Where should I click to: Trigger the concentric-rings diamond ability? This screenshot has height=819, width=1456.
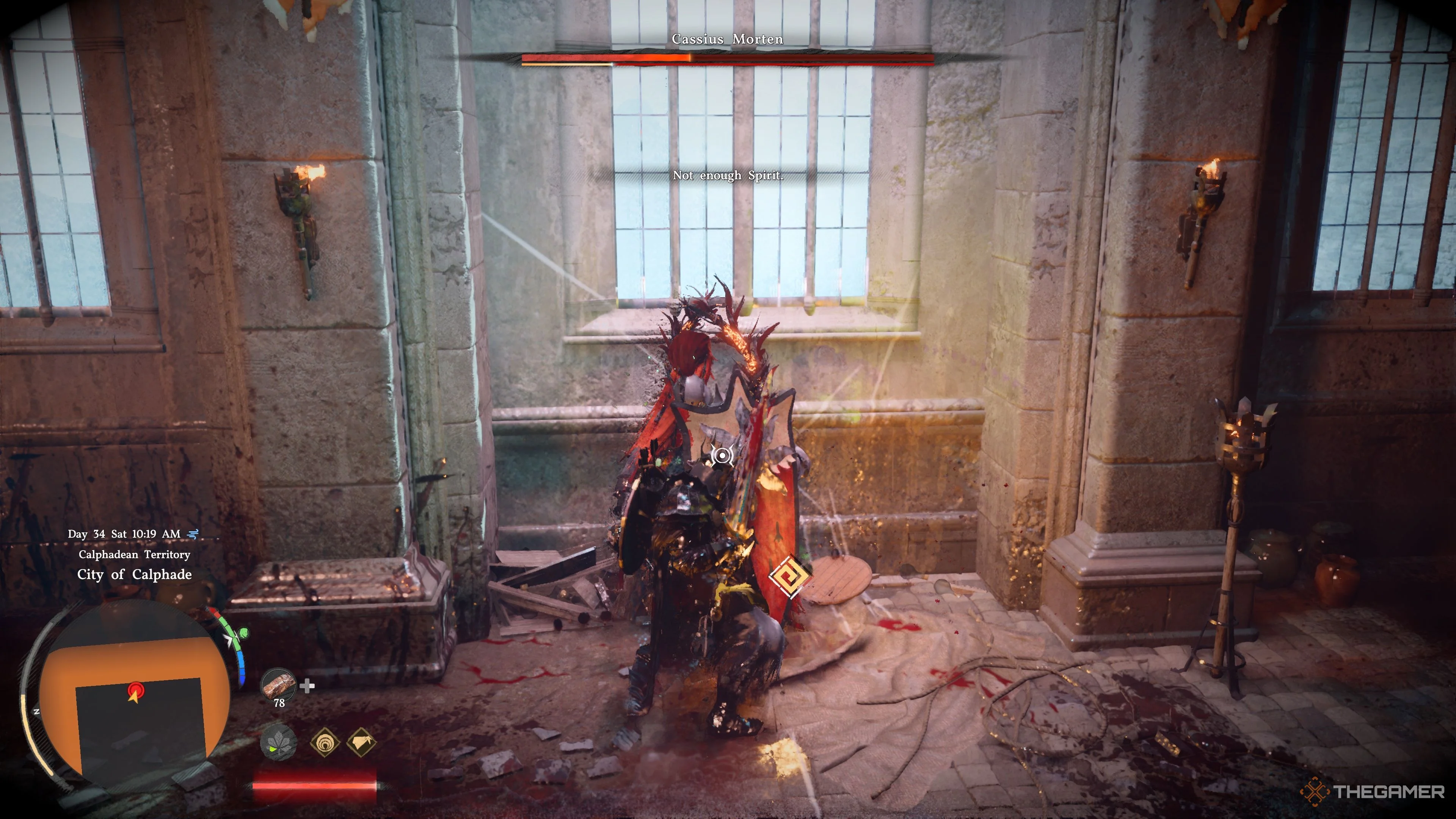[325, 742]
